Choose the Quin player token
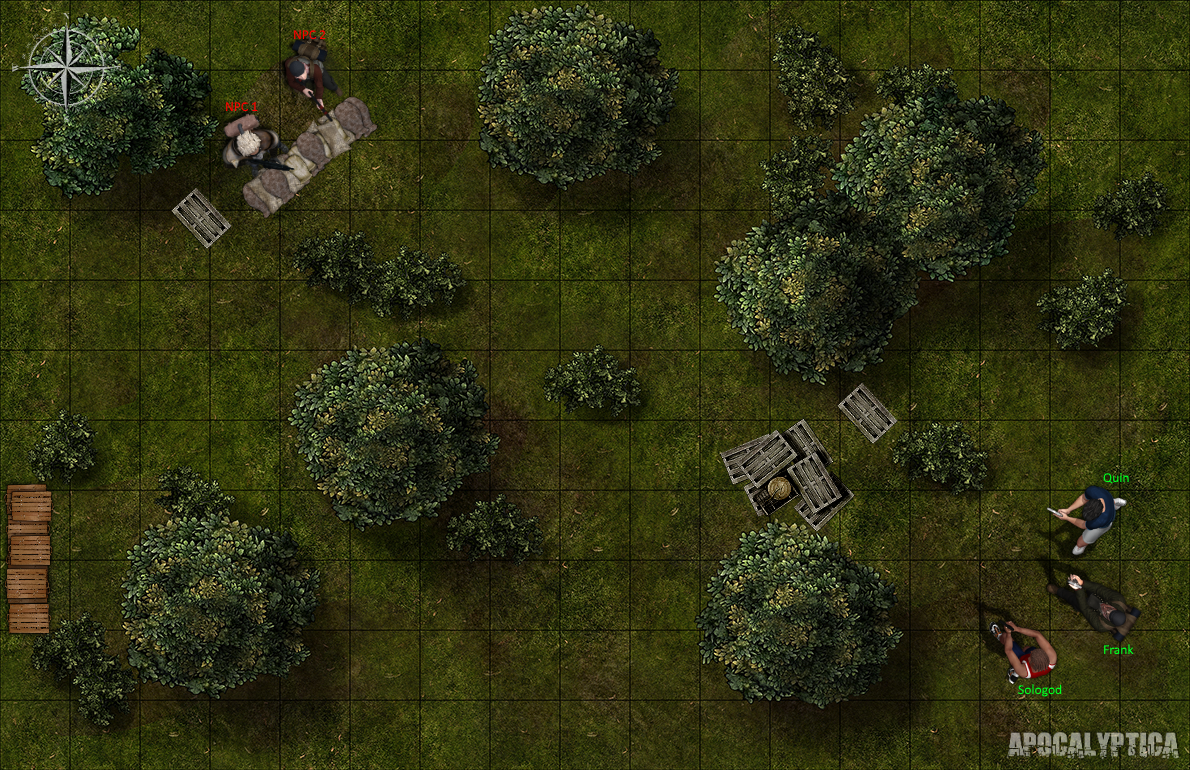 1093,514
